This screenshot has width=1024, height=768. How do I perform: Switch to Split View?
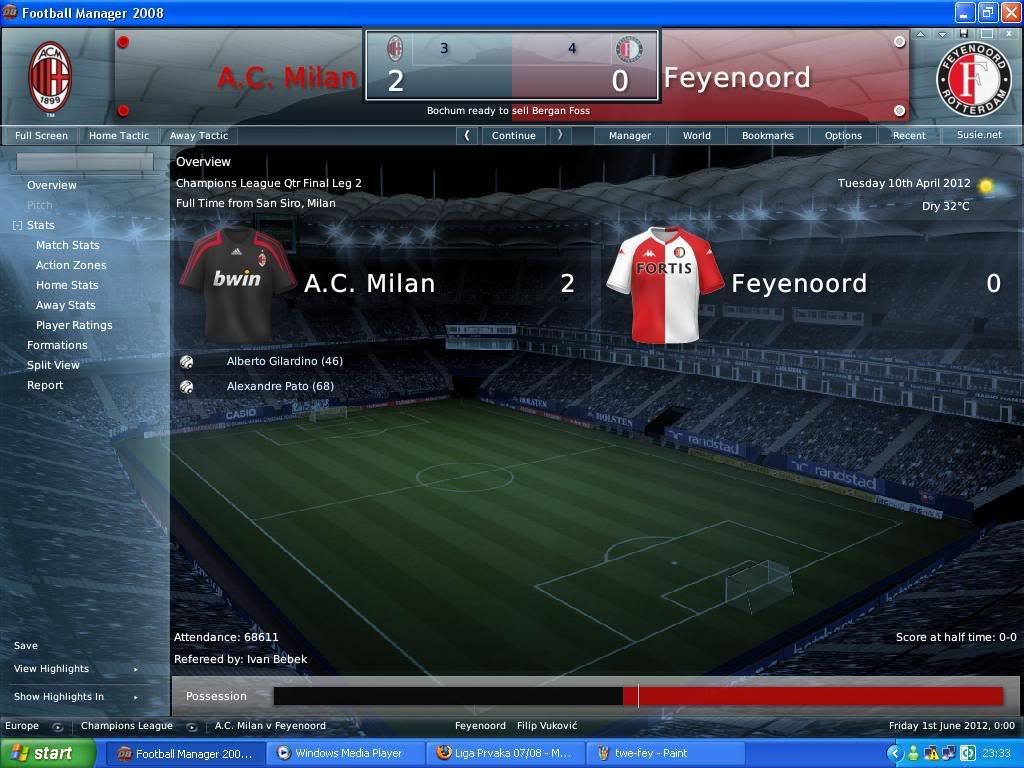(x=53, y=365)
